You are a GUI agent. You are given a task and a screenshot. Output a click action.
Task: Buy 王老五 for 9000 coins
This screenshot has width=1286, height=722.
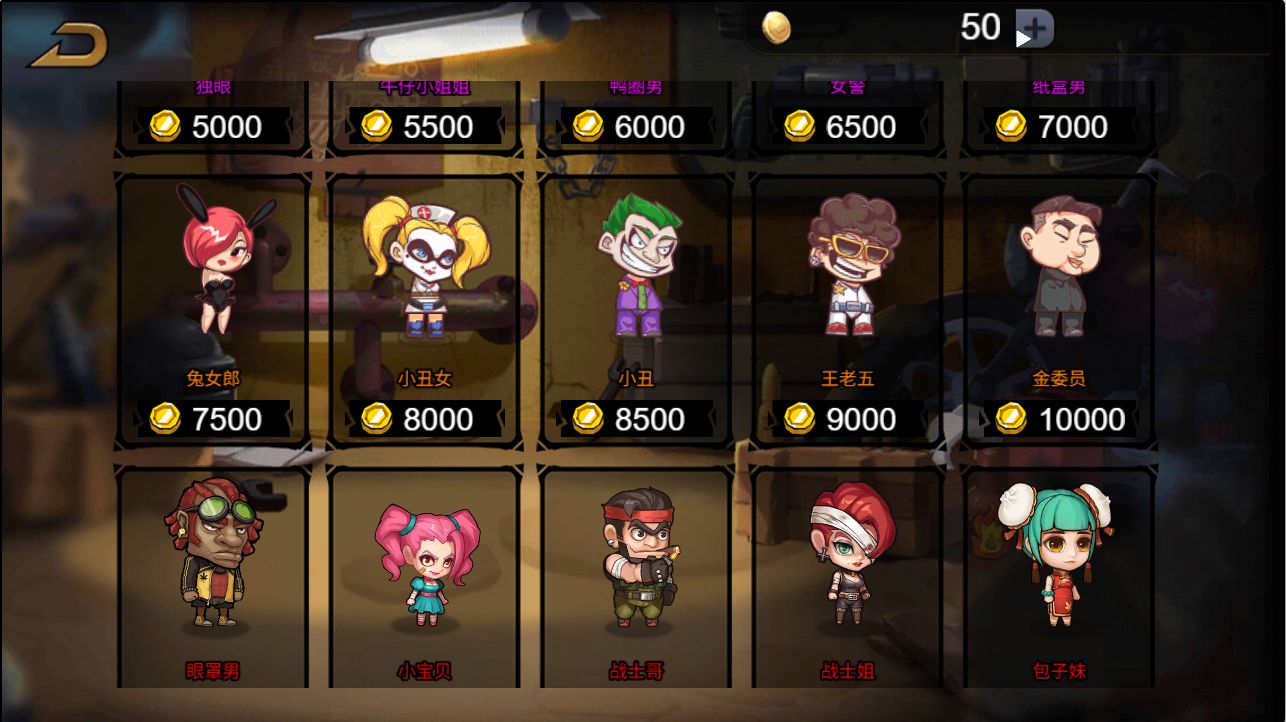848,419
